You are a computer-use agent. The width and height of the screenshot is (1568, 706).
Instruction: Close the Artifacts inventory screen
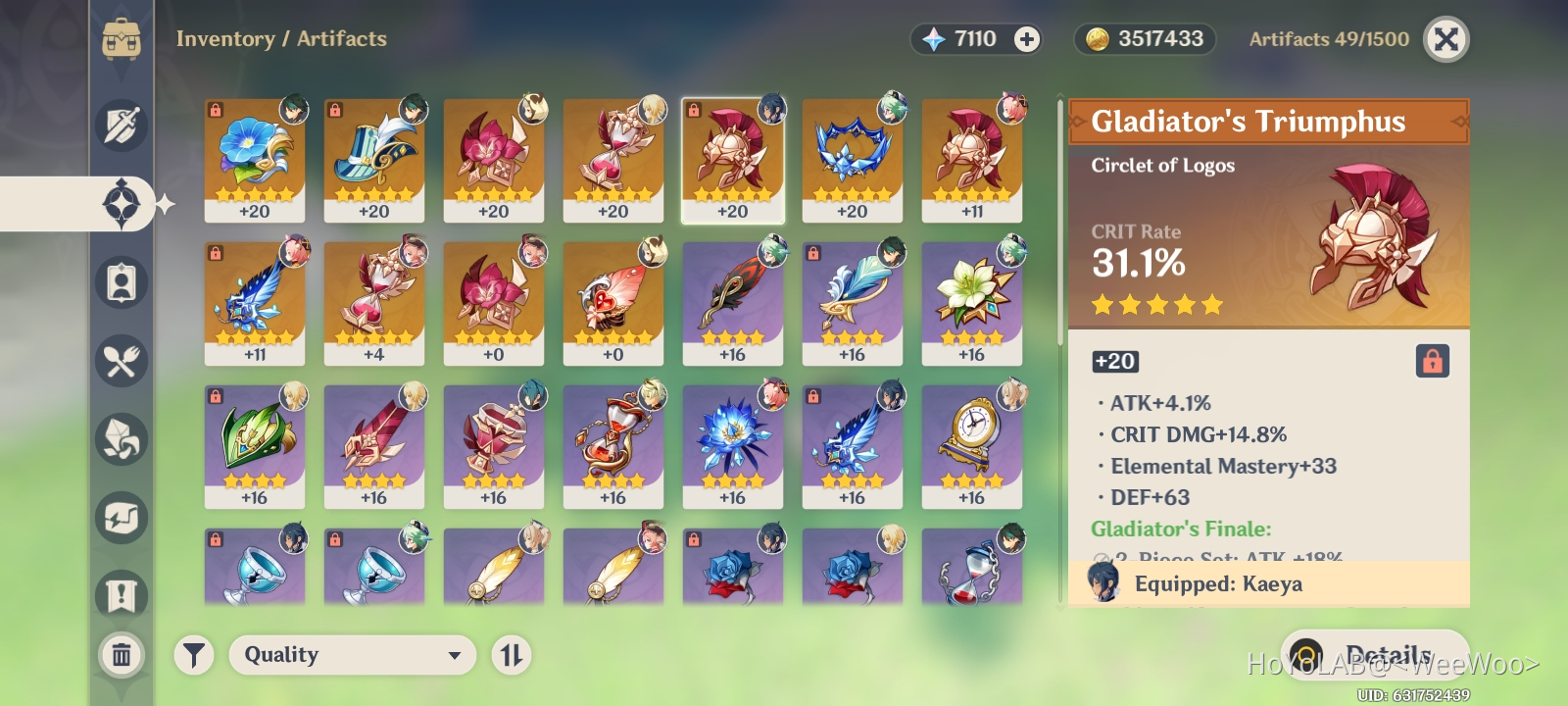tap(1446, 39)
